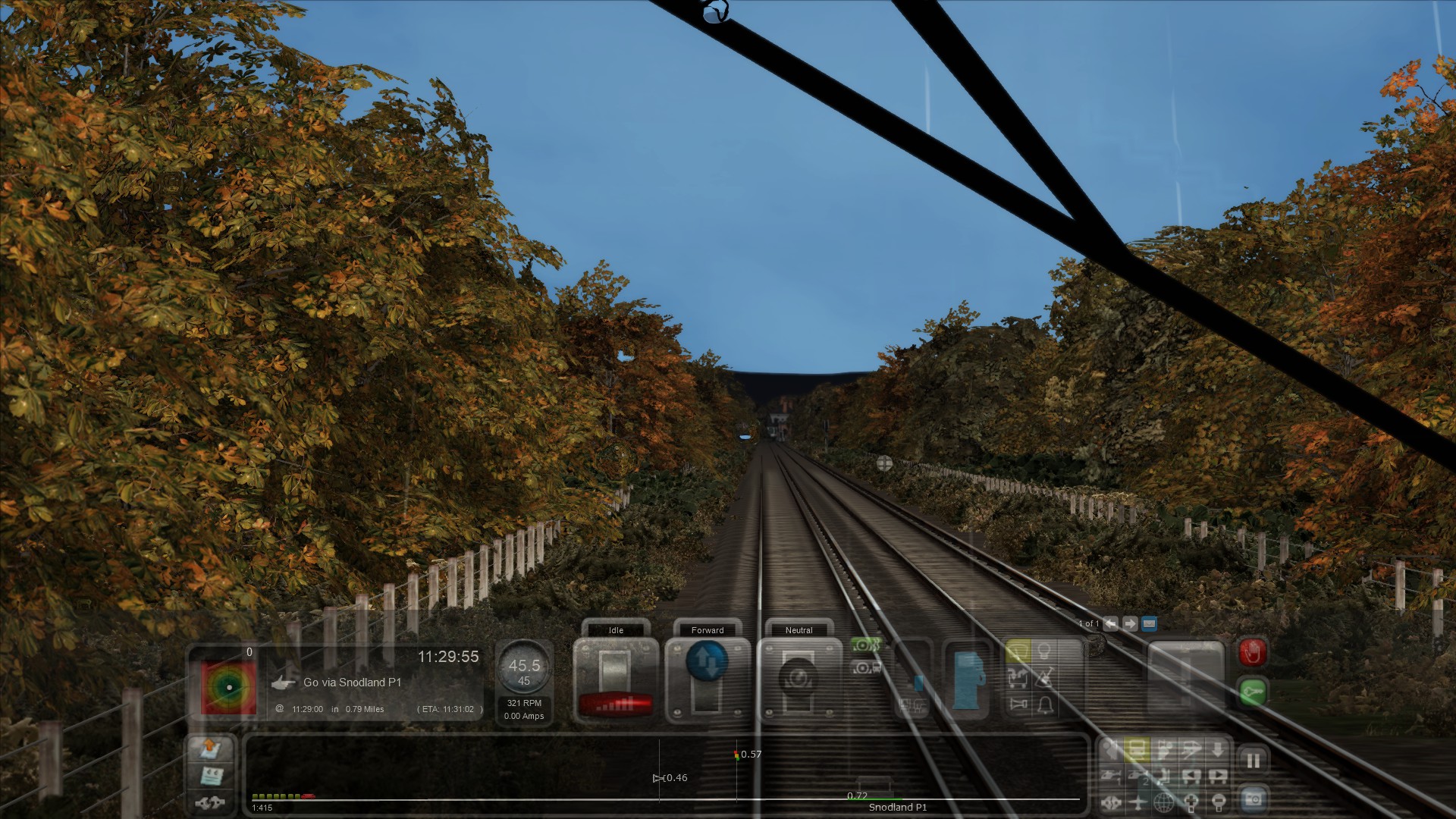The height and width of the screenshot is (819, 1456).
Task: Select the free camera airplane view
Action: click(1137, 802)
